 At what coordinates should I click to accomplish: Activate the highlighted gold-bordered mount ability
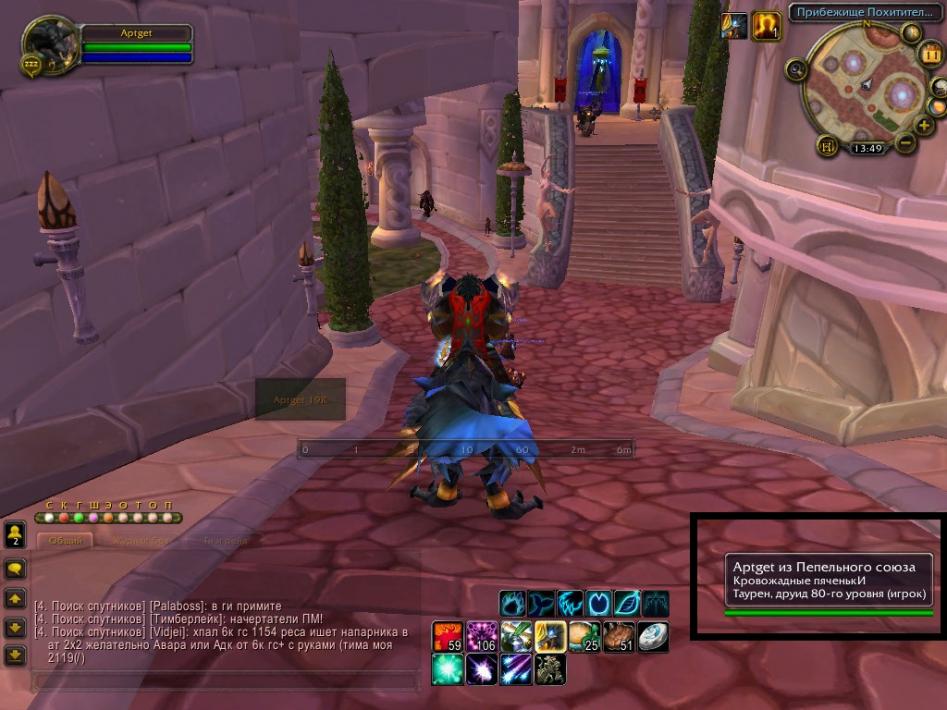550,636
